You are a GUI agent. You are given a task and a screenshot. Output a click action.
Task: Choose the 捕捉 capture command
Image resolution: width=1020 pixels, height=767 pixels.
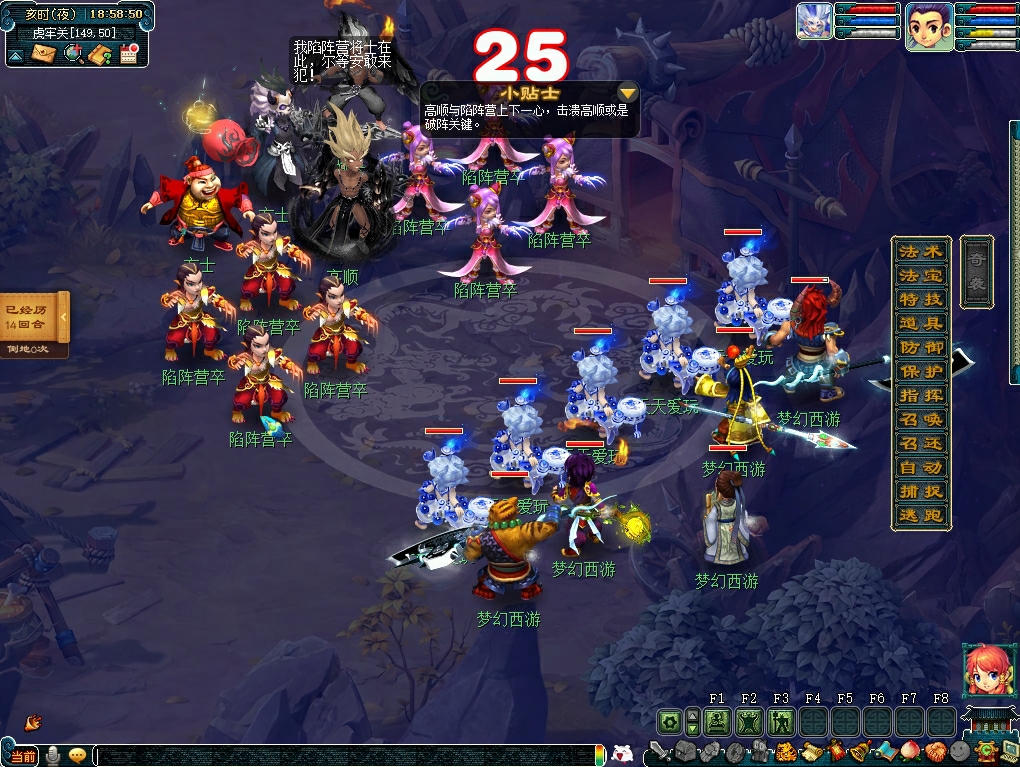click(921, 492)
